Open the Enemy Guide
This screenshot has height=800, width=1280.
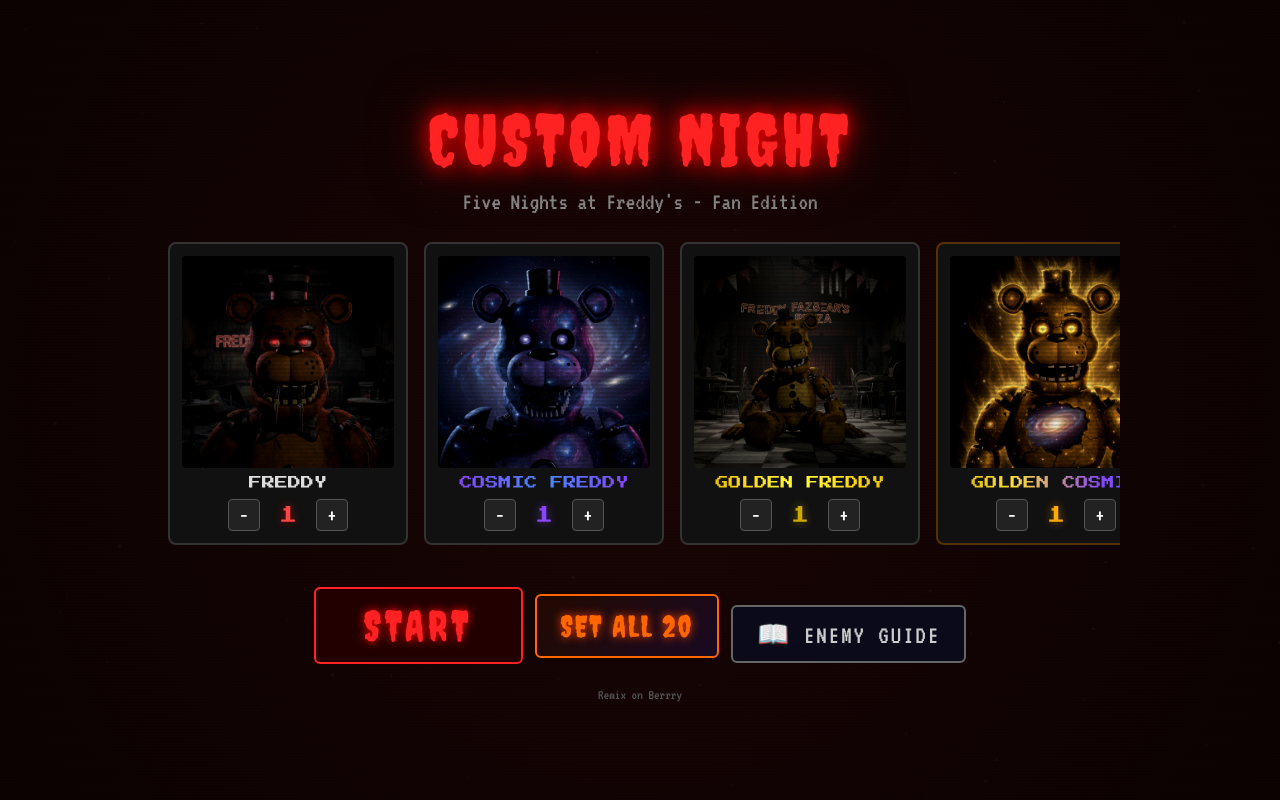(848, 633)
